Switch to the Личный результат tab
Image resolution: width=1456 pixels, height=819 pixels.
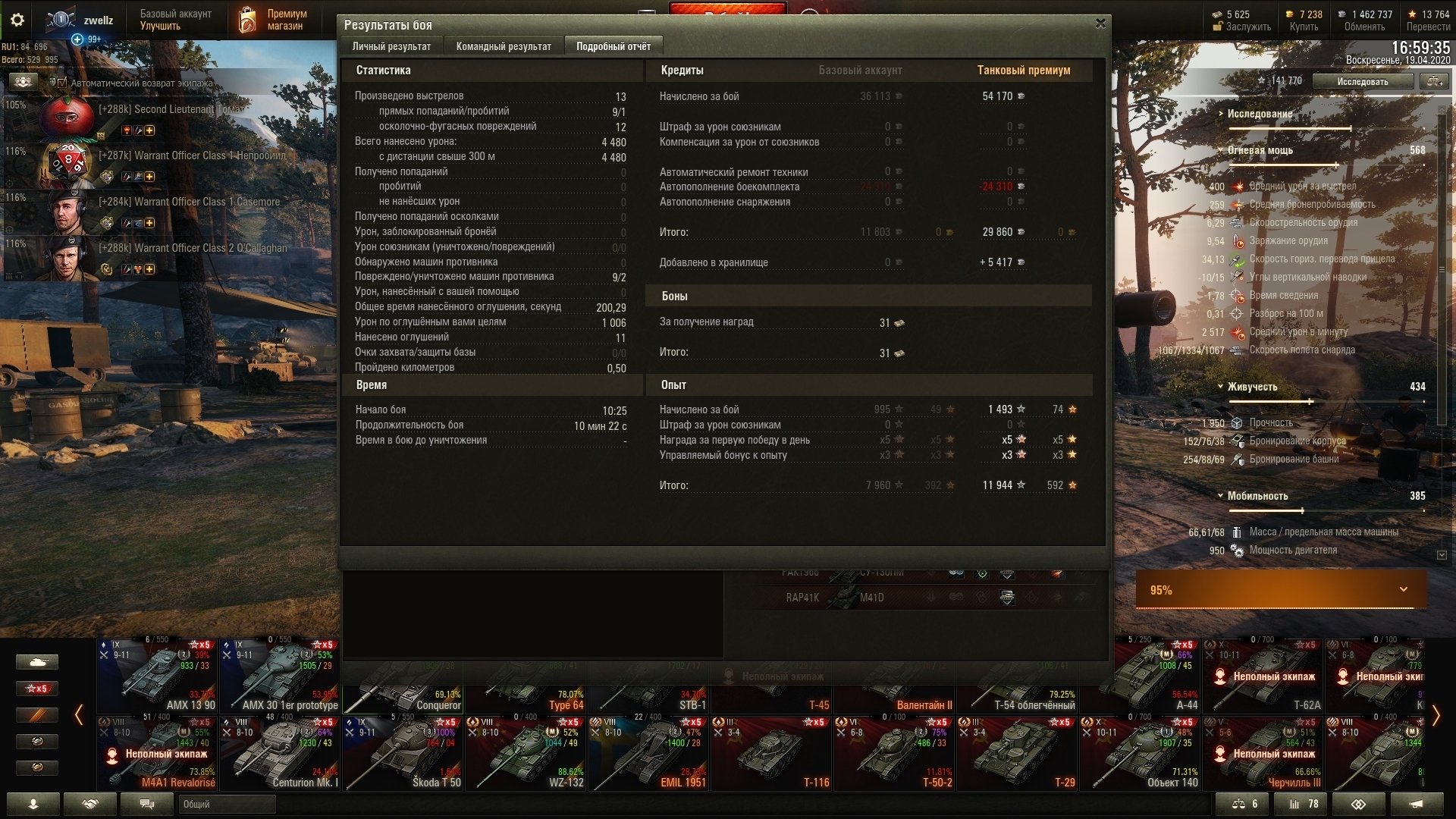[391, 46]
